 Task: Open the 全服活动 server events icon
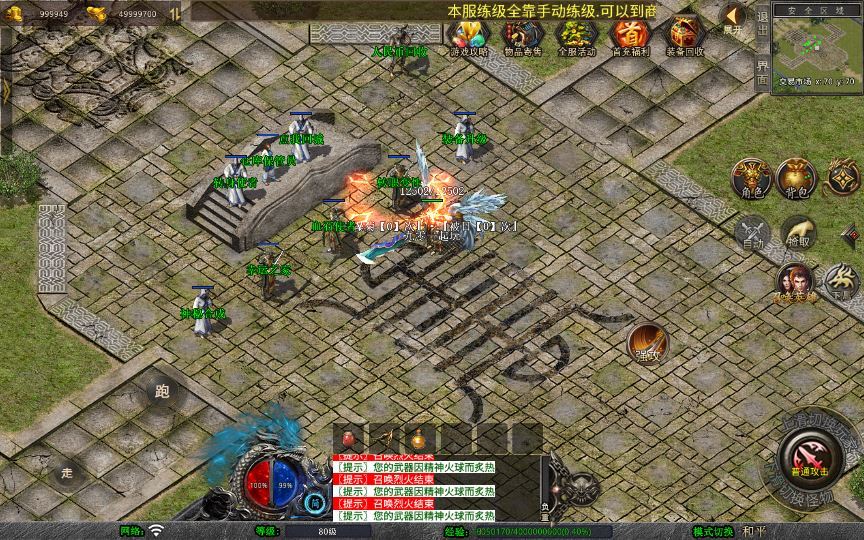click(x=575, y=38)
